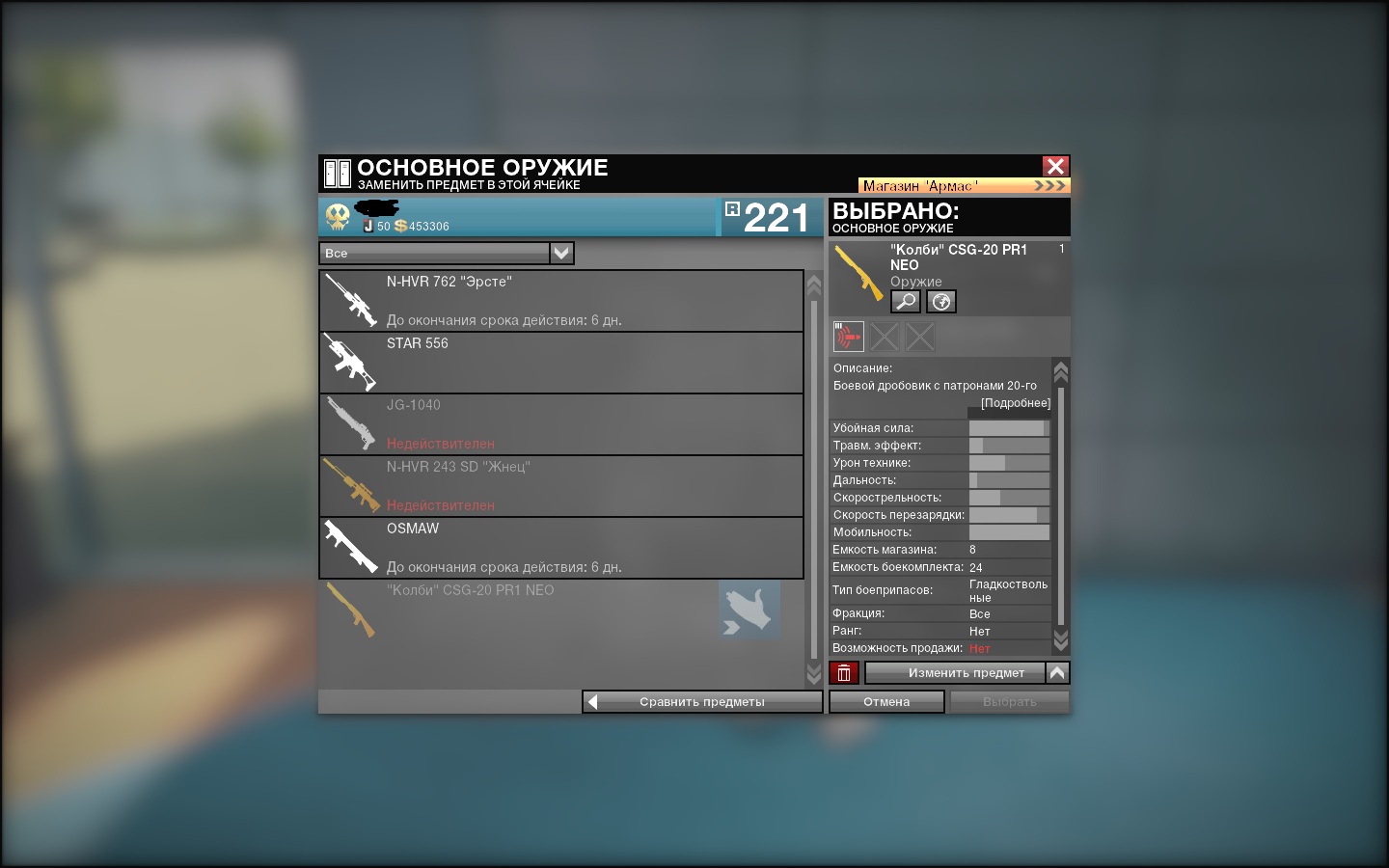The height and width of the screenshot is (868, 1389).
Task: Choose the STAR 556 weapon
Action: (561, 363)
